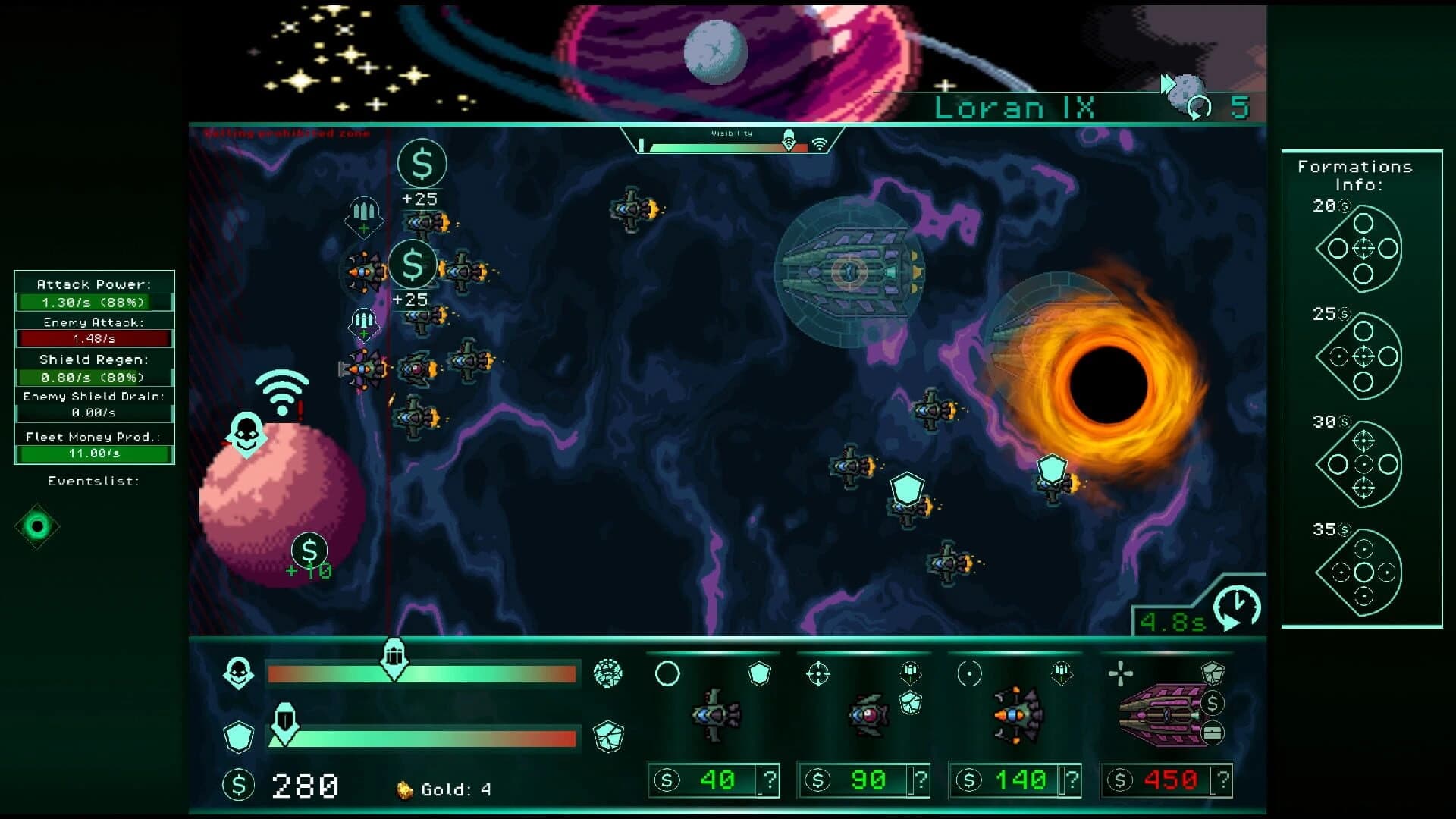The image size is (1456, 819).
Task: Click the cracked asteroid icon near the attack slider
Action: click(x=608, y=673)
